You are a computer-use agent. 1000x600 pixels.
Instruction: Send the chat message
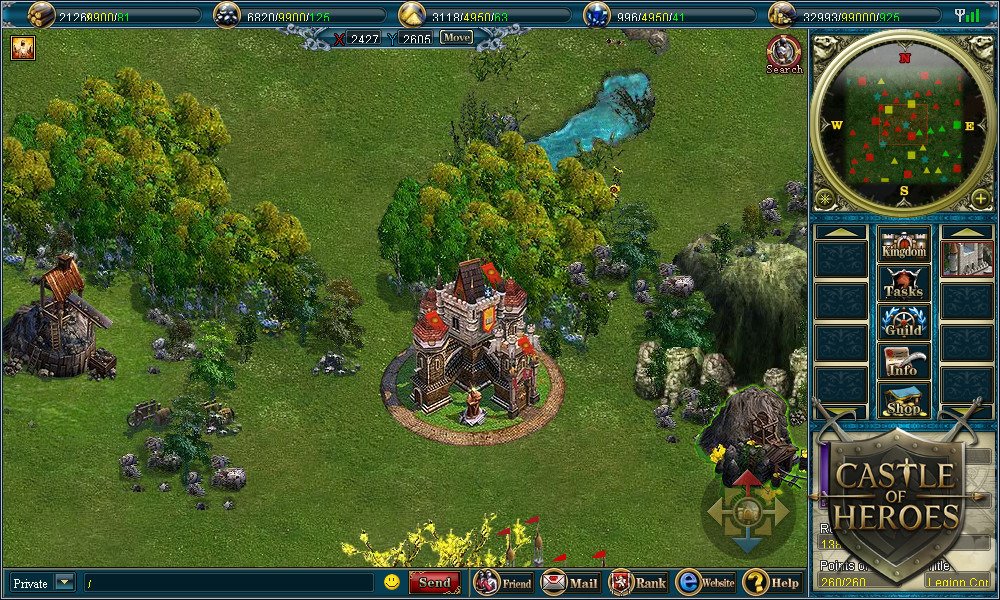[434, 582]
